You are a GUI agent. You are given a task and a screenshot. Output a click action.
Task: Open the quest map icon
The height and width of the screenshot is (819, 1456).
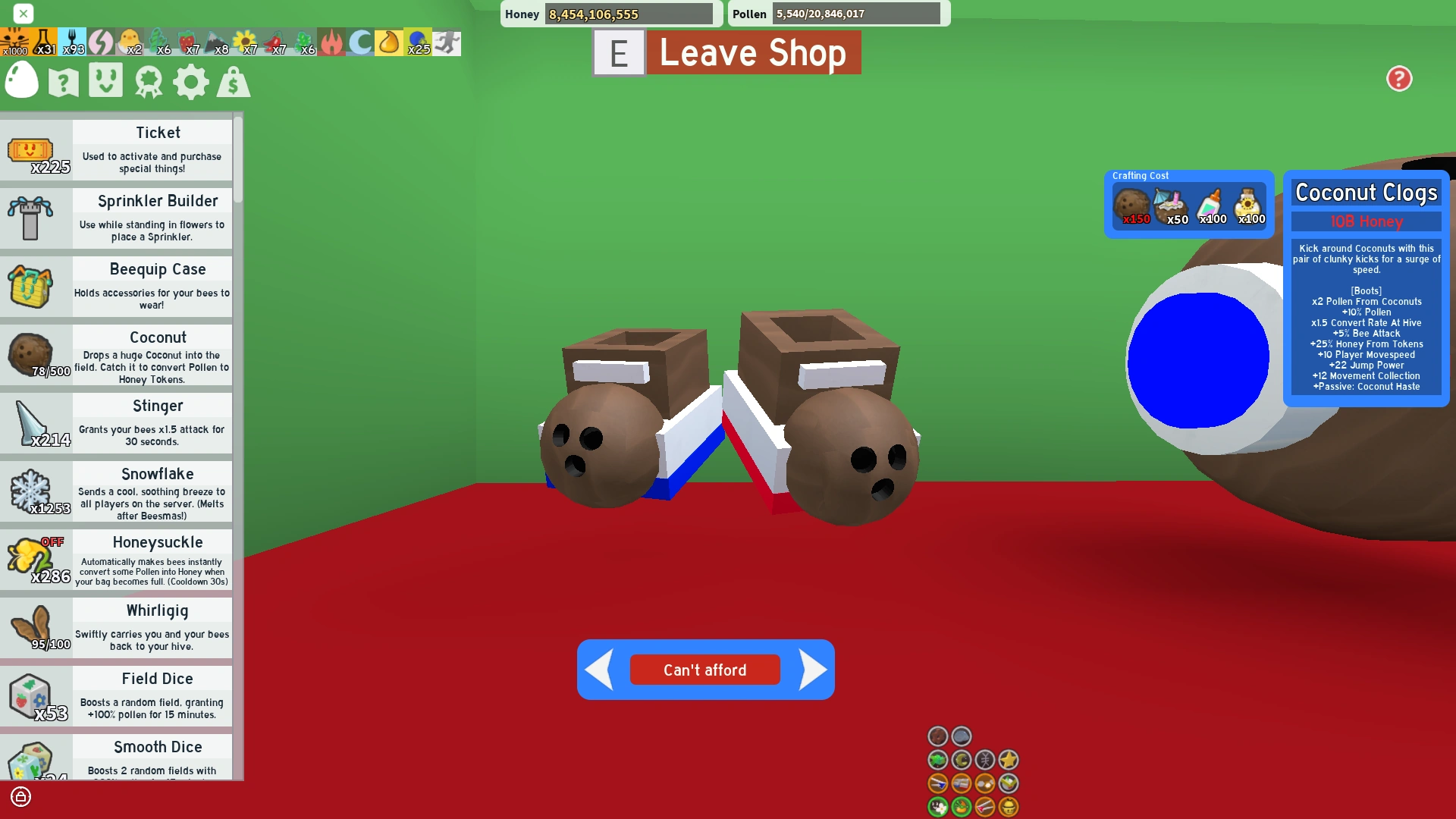(x=64, y=81)
